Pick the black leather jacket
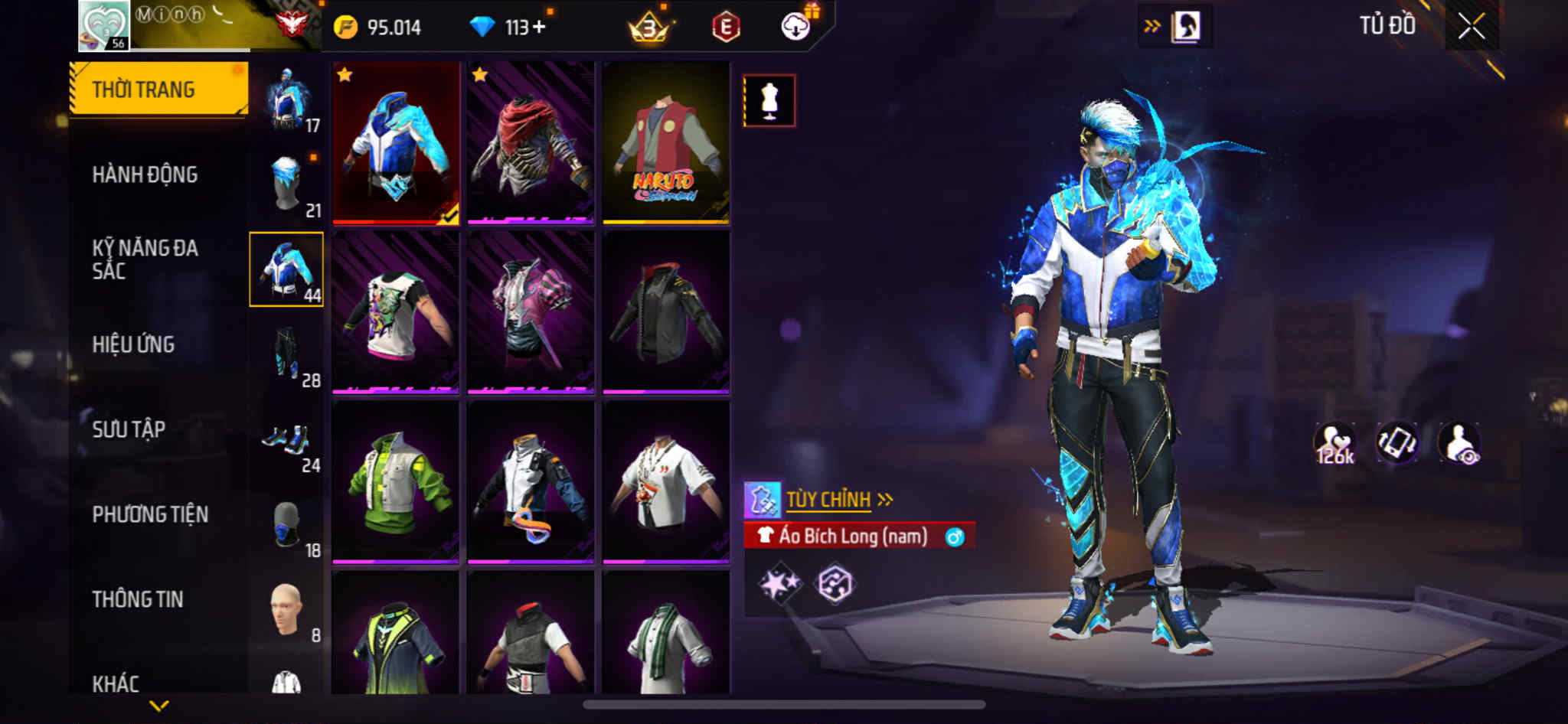 [665, 312]
